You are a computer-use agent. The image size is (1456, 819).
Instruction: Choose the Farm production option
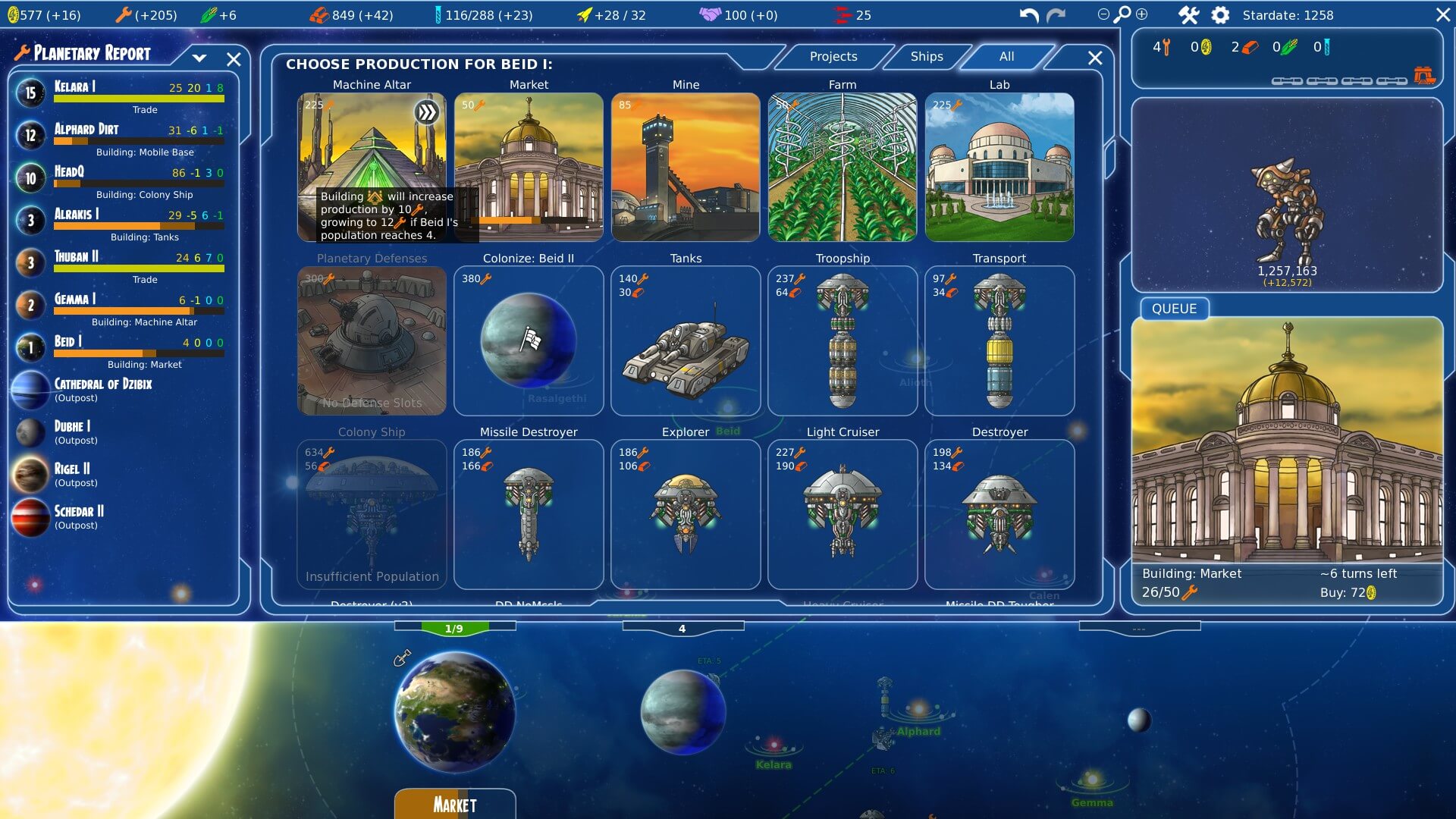point(842,167)
